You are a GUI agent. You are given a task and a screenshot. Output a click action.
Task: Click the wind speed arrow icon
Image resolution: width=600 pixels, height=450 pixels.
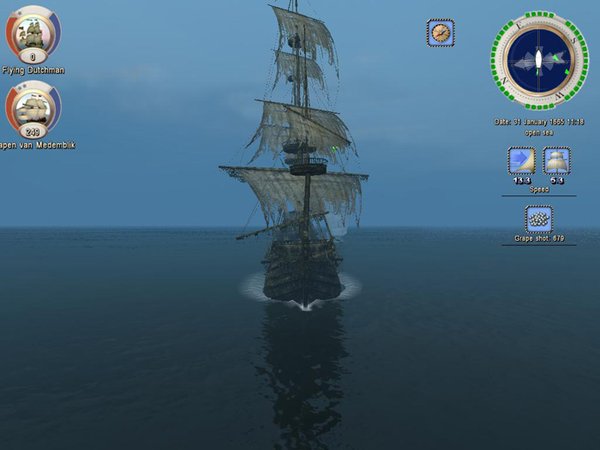521,161
